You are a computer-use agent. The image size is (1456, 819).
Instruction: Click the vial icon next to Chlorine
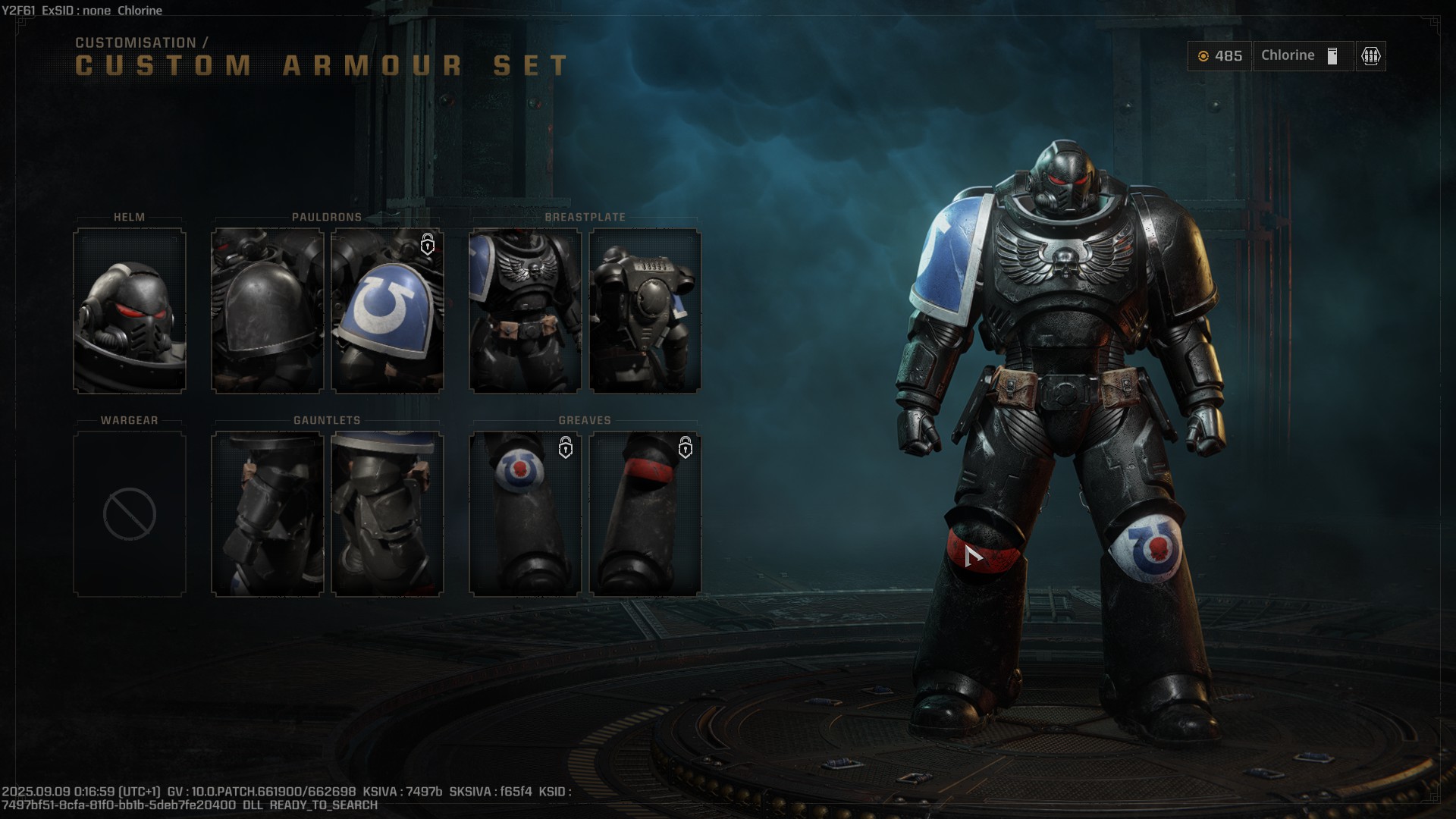1331,55
